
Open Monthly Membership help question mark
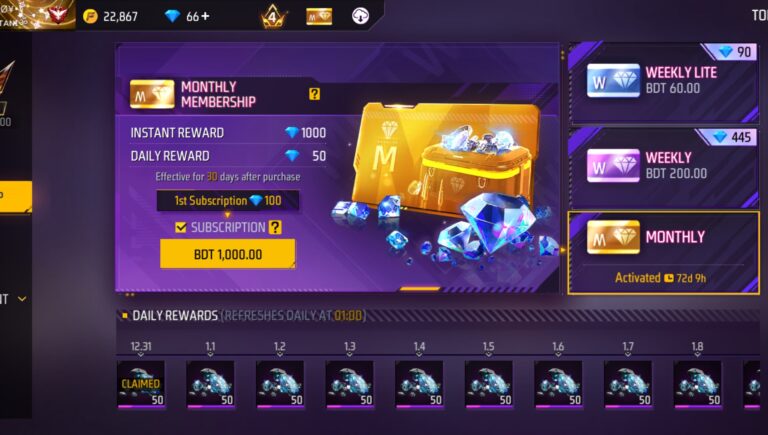(x=314, y=94)
